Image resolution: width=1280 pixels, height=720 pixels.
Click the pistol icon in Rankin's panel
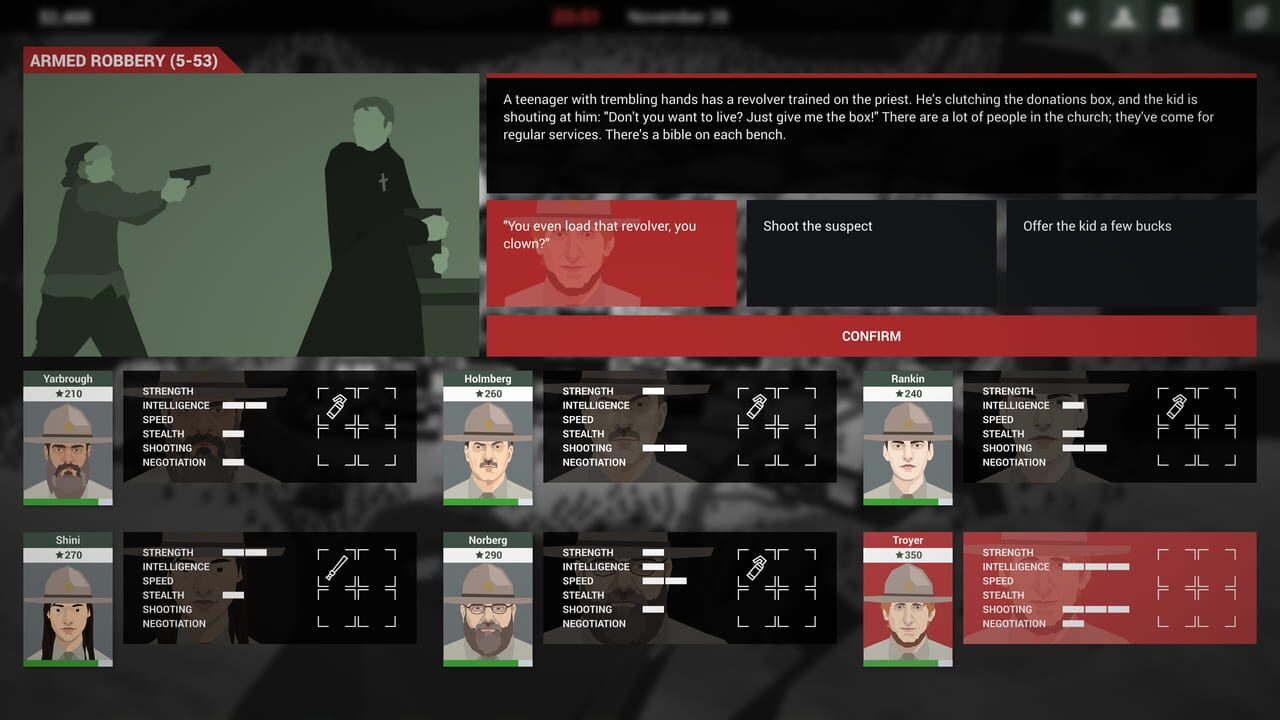[x=1177, y=406]
